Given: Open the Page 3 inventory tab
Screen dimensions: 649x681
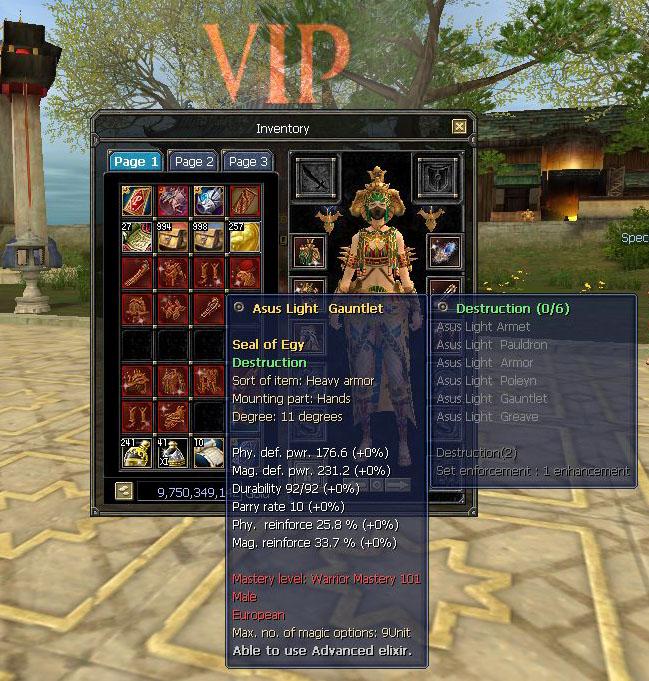Looking at the screenshot, I should (247, 161).
